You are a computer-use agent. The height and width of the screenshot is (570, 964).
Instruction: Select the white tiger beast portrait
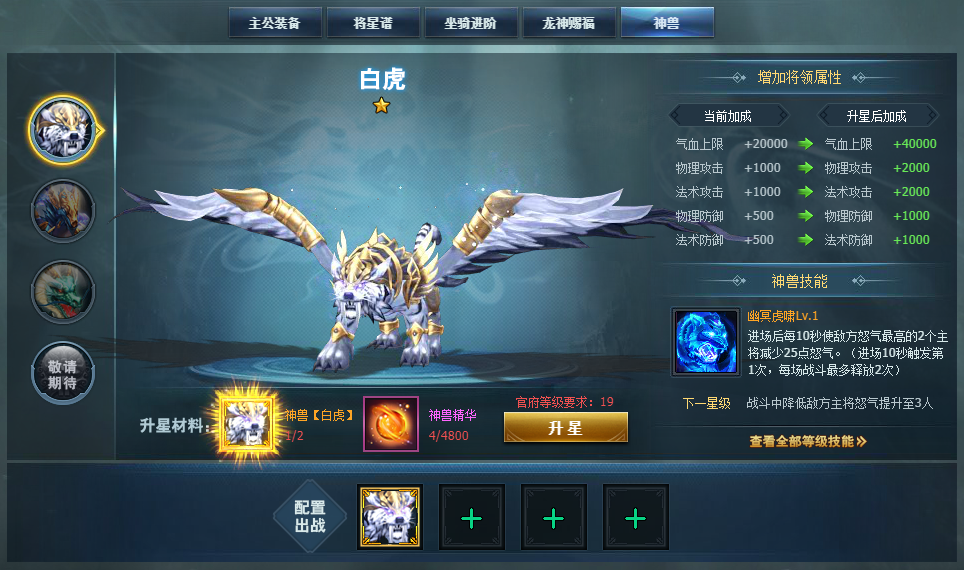click(63, 129)
